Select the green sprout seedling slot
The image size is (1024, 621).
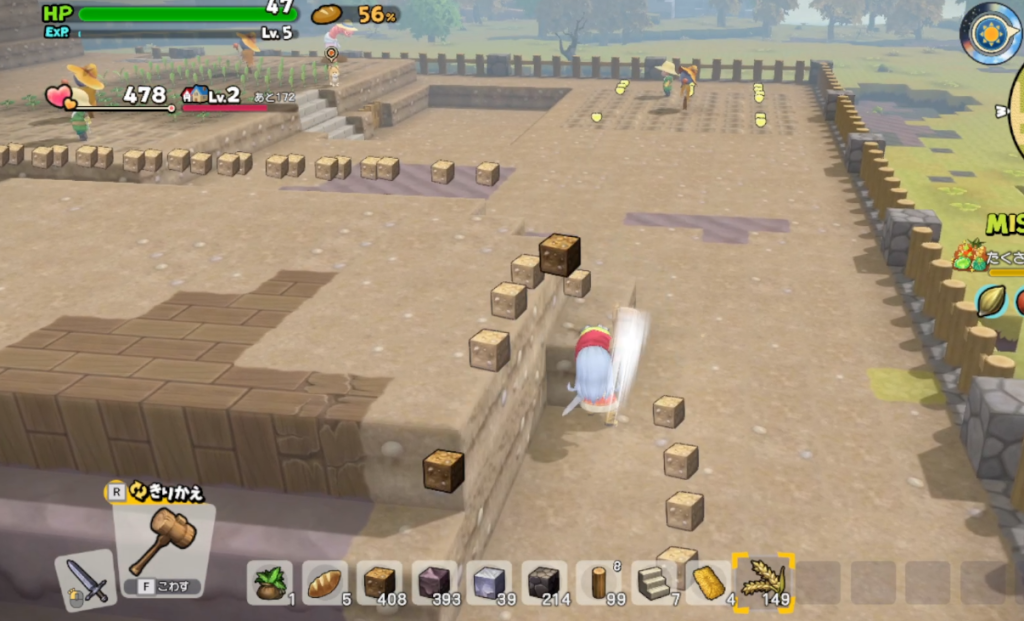click(x=270, y=582)
